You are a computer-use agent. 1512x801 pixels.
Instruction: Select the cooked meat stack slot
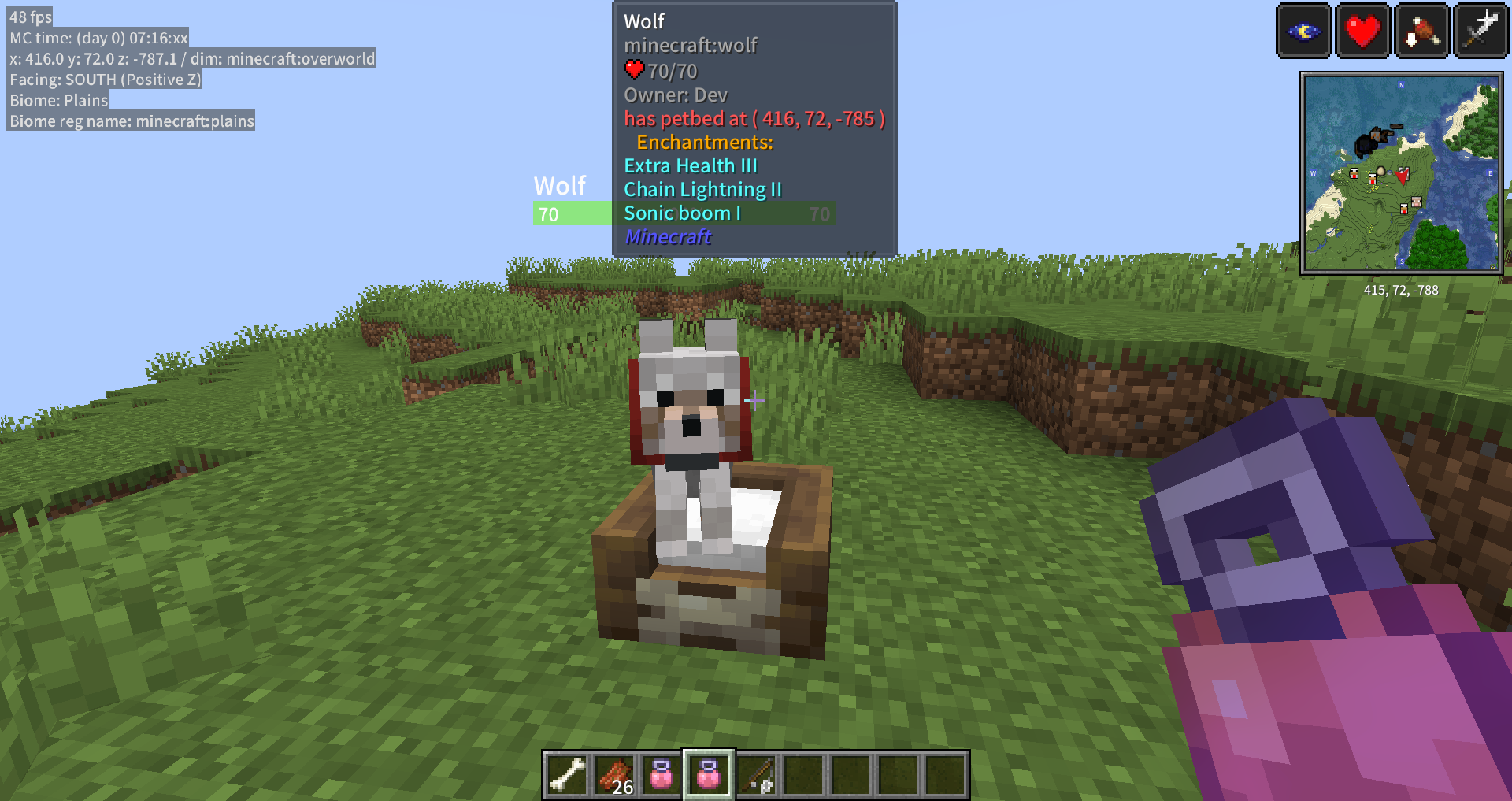pos(614,774)
